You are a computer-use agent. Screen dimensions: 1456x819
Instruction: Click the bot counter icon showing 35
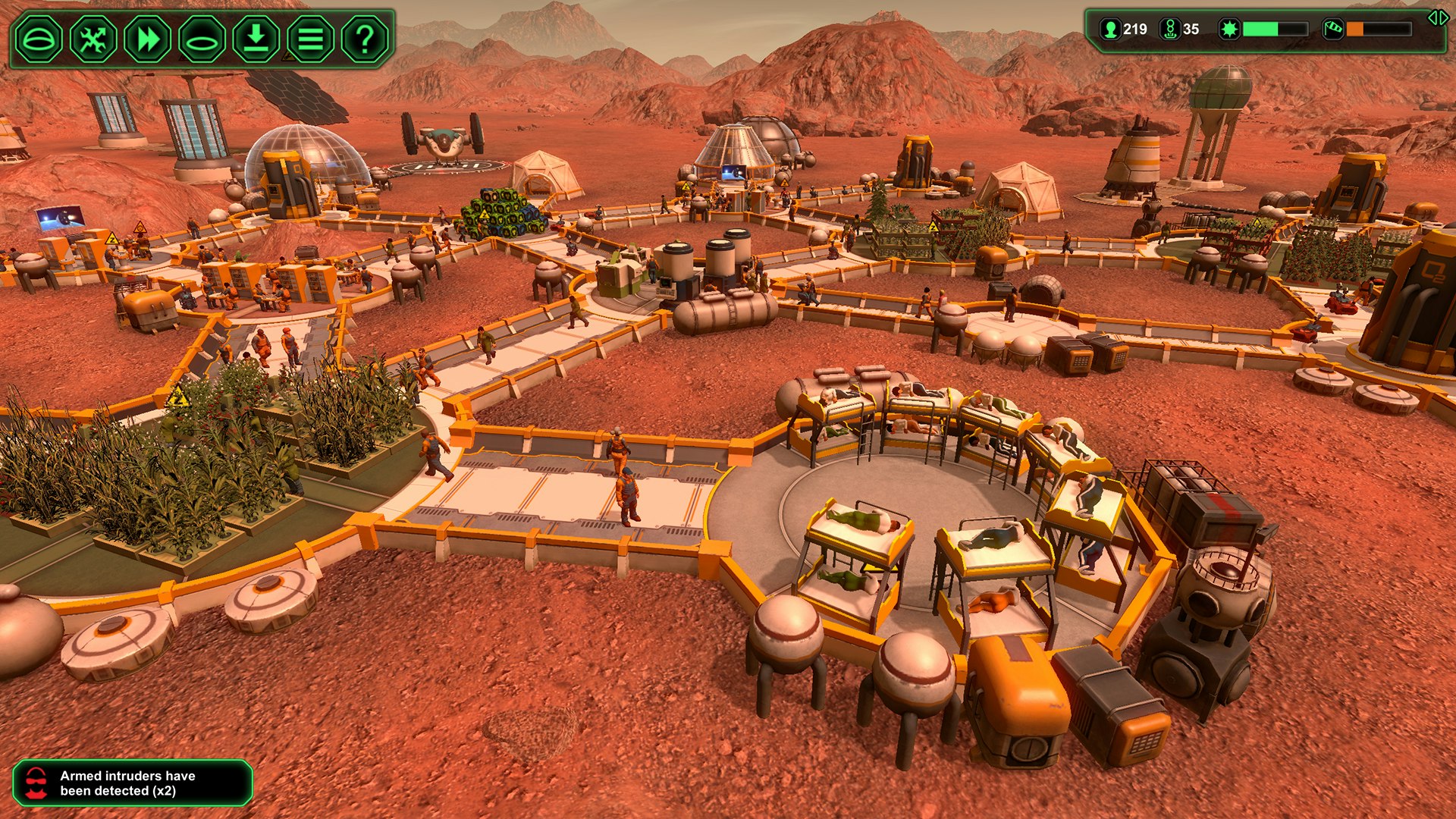click(1171, 30)
